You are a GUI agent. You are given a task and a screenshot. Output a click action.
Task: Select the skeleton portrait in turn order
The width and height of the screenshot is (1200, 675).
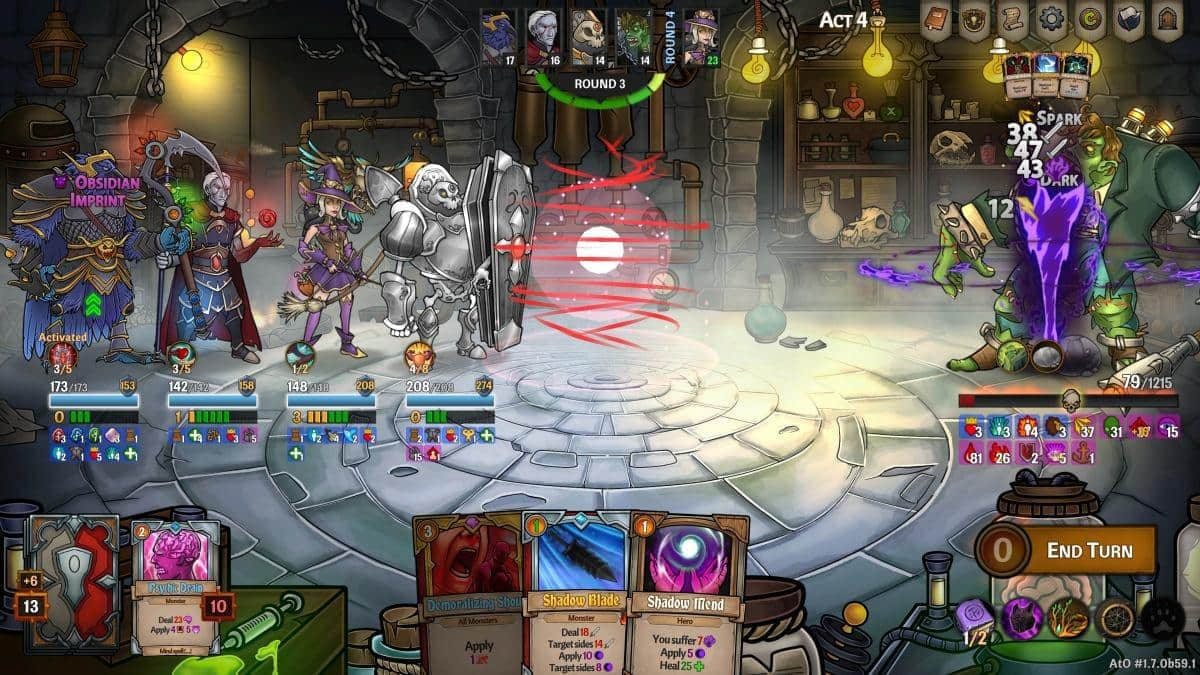[587, 34]
